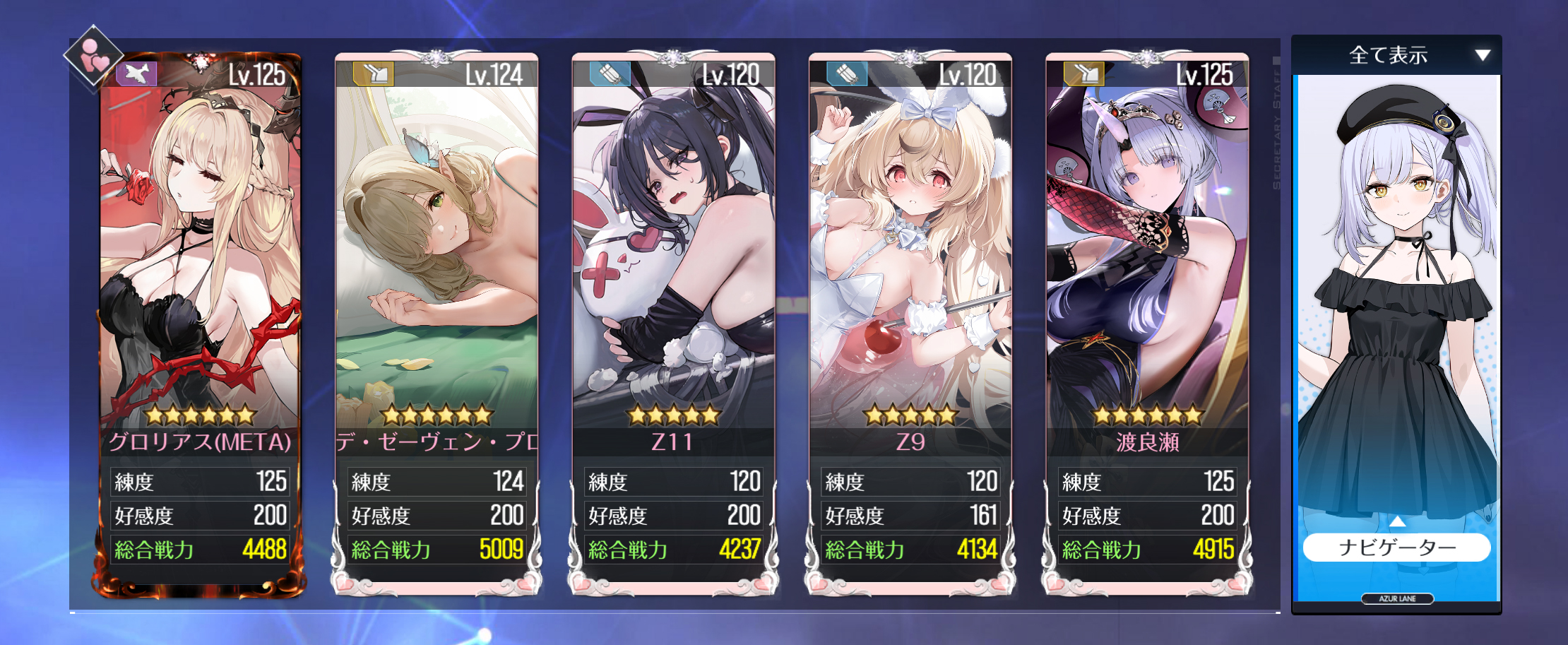The width and height of the screenshot is (1568, 645).
Task: Pick the Z11 ship card
Action: 673,283
